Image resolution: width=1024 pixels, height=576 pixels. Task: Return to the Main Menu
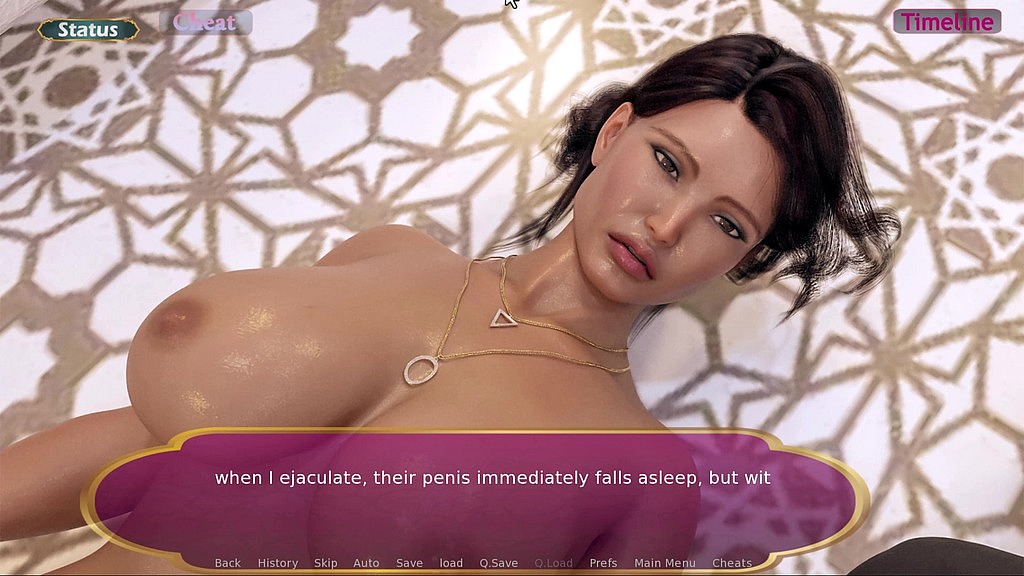(x=665, y=563)
